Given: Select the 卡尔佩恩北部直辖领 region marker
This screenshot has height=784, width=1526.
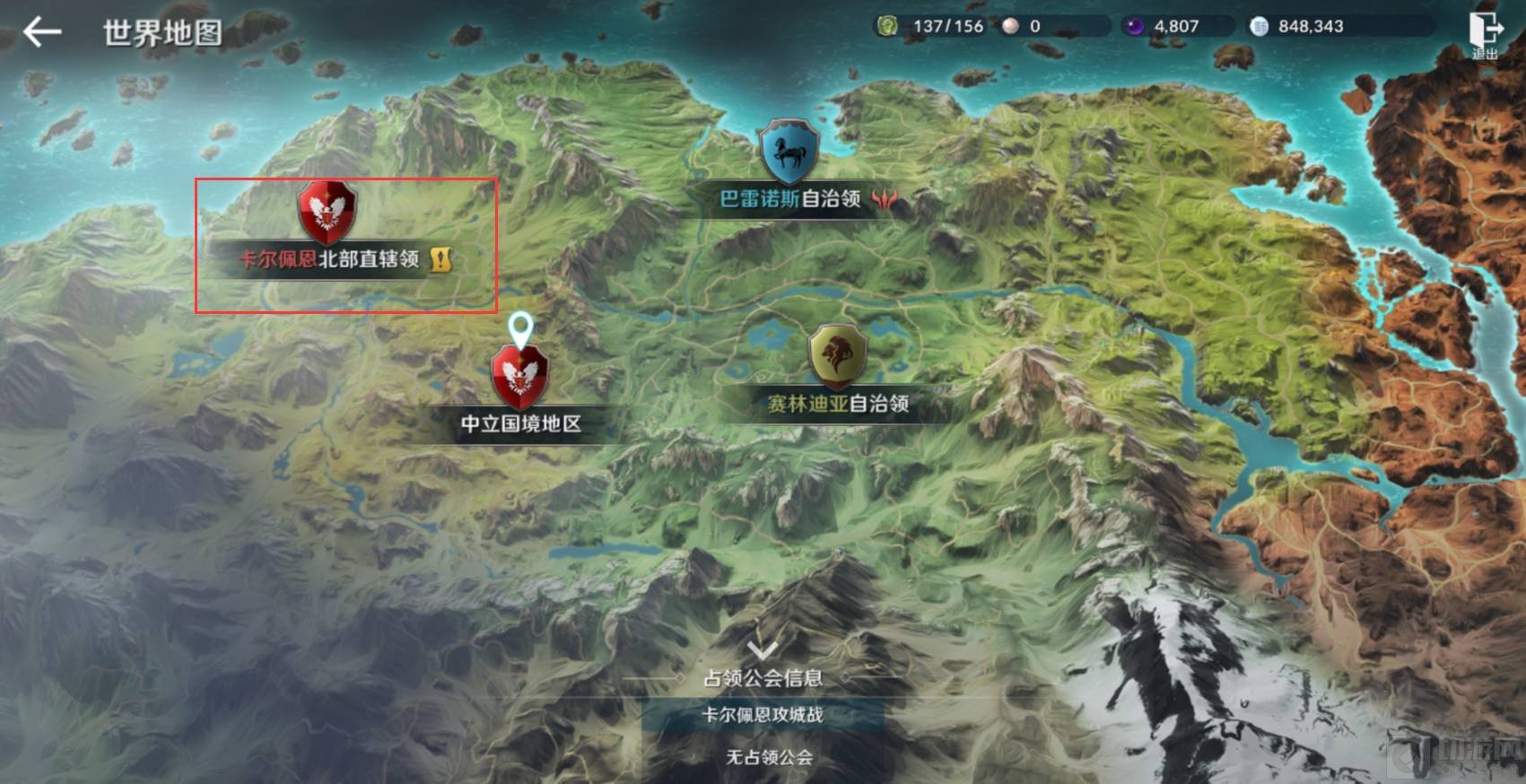Looking at the screenshot, I should click(327, 214).
